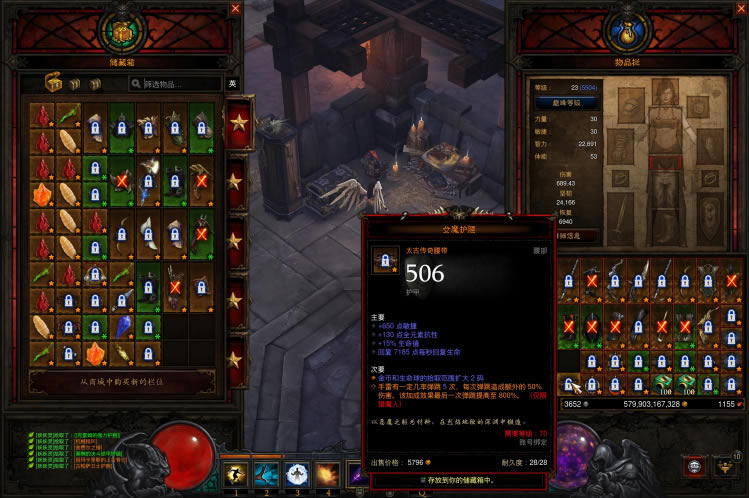Viewport: 749px width, 498px height.
Task: Pick the highlighted belt in the inventory
Action: (x=570, y=384)
